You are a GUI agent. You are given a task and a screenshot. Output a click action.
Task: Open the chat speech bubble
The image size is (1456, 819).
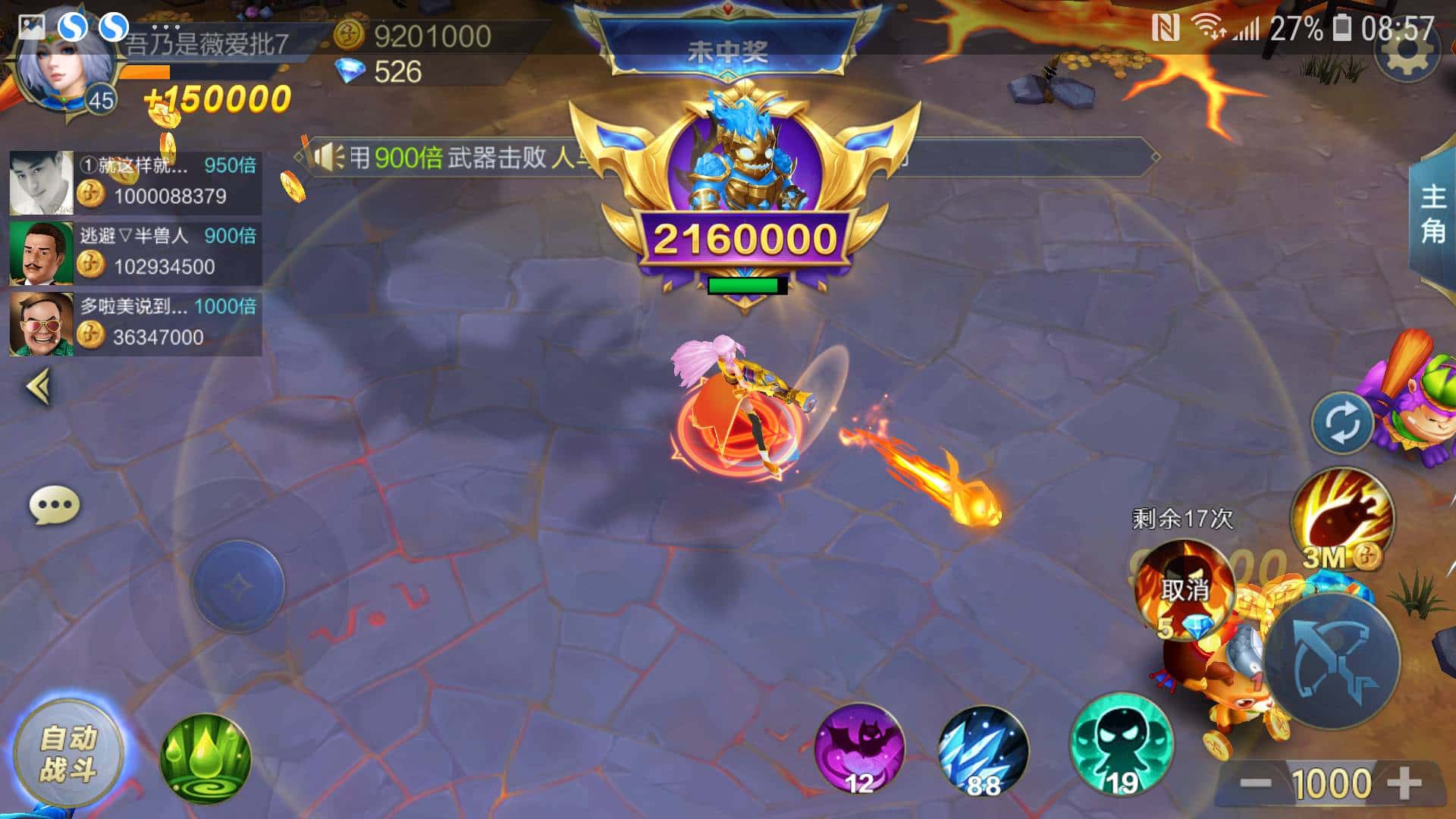click(x=54, y=505)
